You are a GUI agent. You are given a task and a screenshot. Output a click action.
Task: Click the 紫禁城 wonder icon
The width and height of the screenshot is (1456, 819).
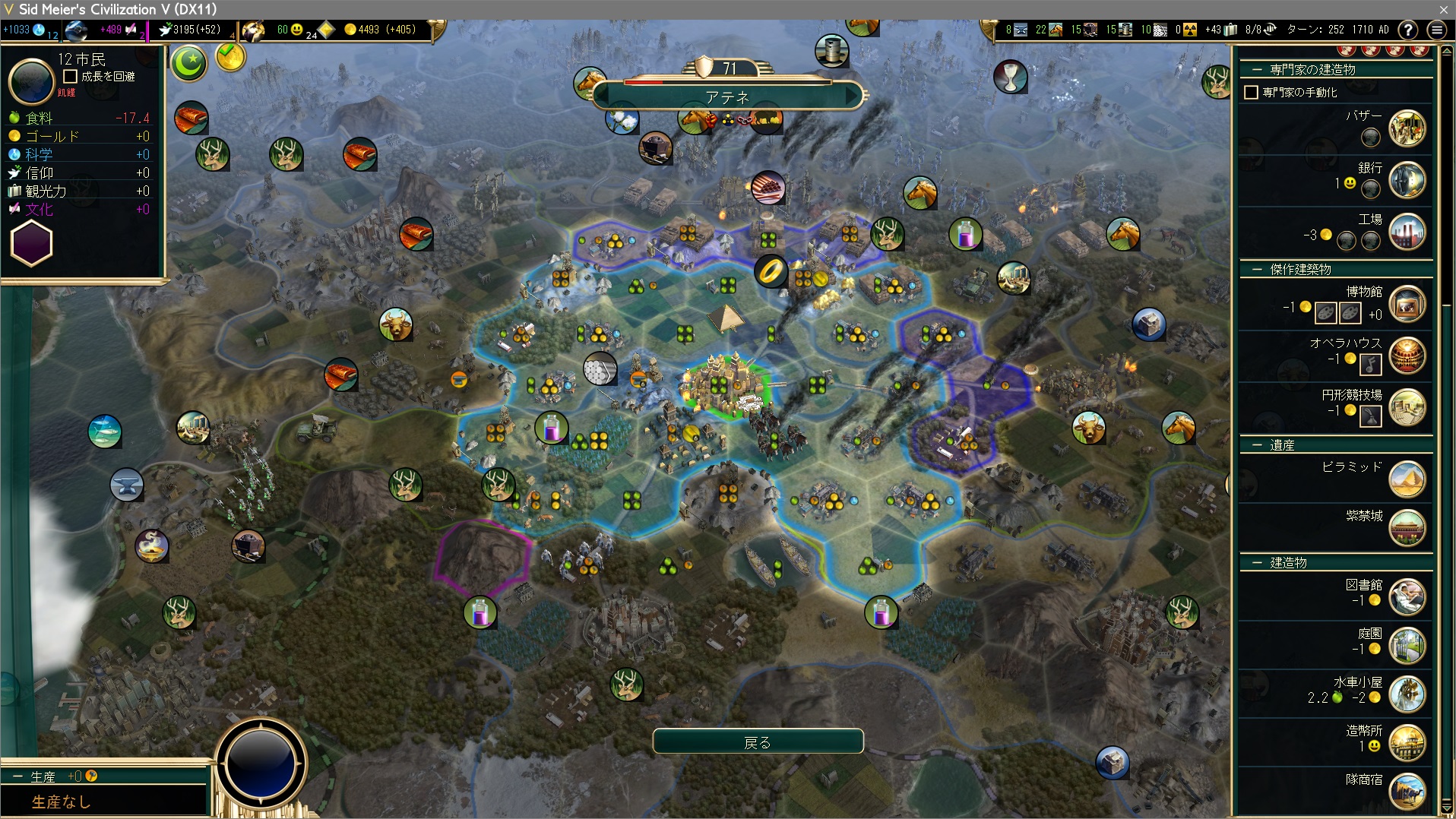click(1407, 528)
